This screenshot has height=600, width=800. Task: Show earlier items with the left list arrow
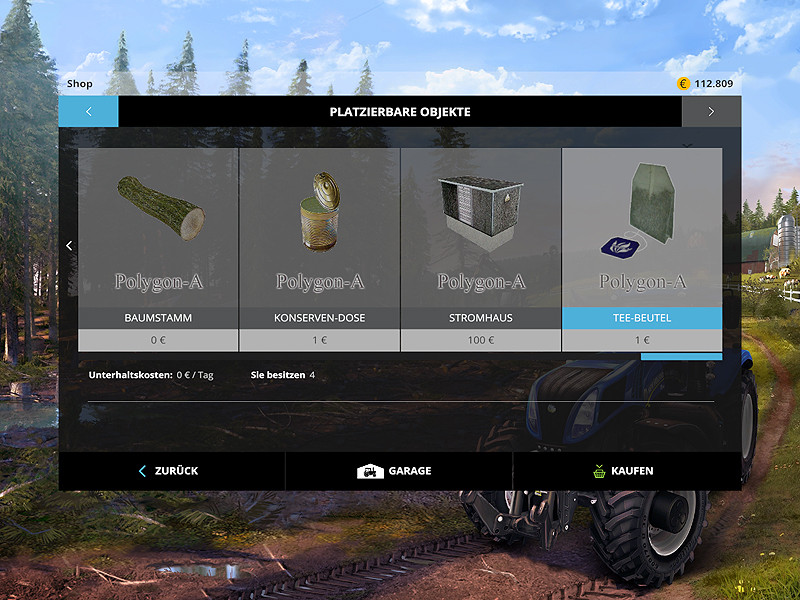coord(68,246)
